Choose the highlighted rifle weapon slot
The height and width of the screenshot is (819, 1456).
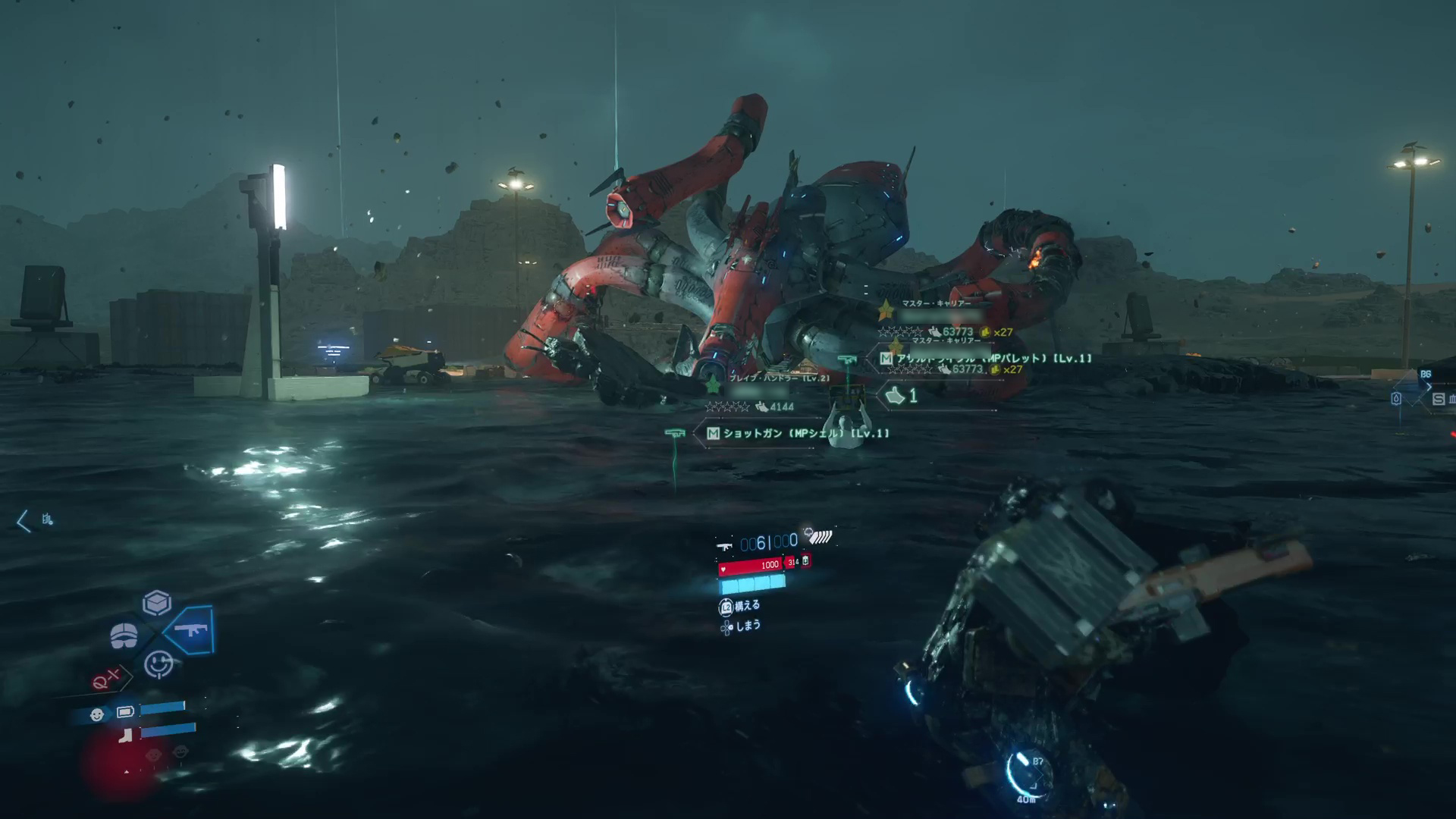click(x=190, y=629)
